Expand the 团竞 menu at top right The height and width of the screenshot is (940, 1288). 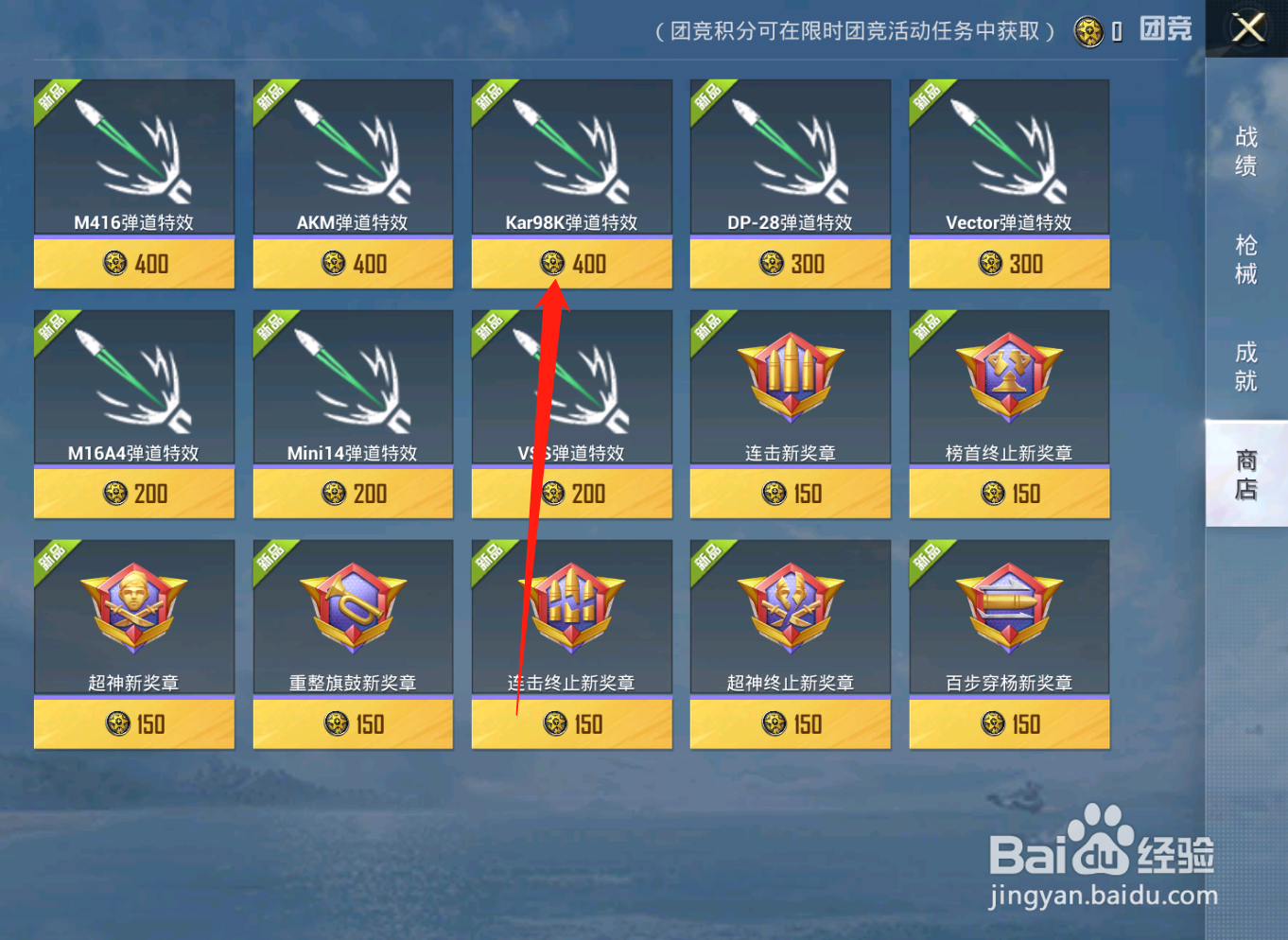point(1166,30)
